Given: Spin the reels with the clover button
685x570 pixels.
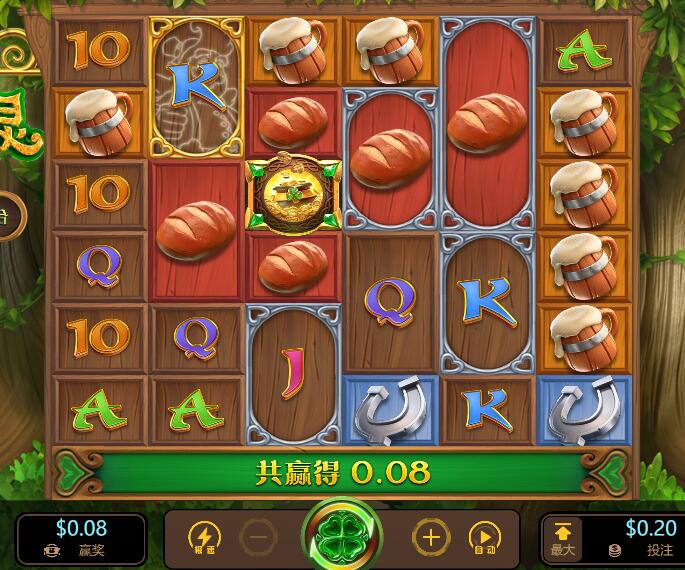Looking at the screenshot, I should (342, 537).
